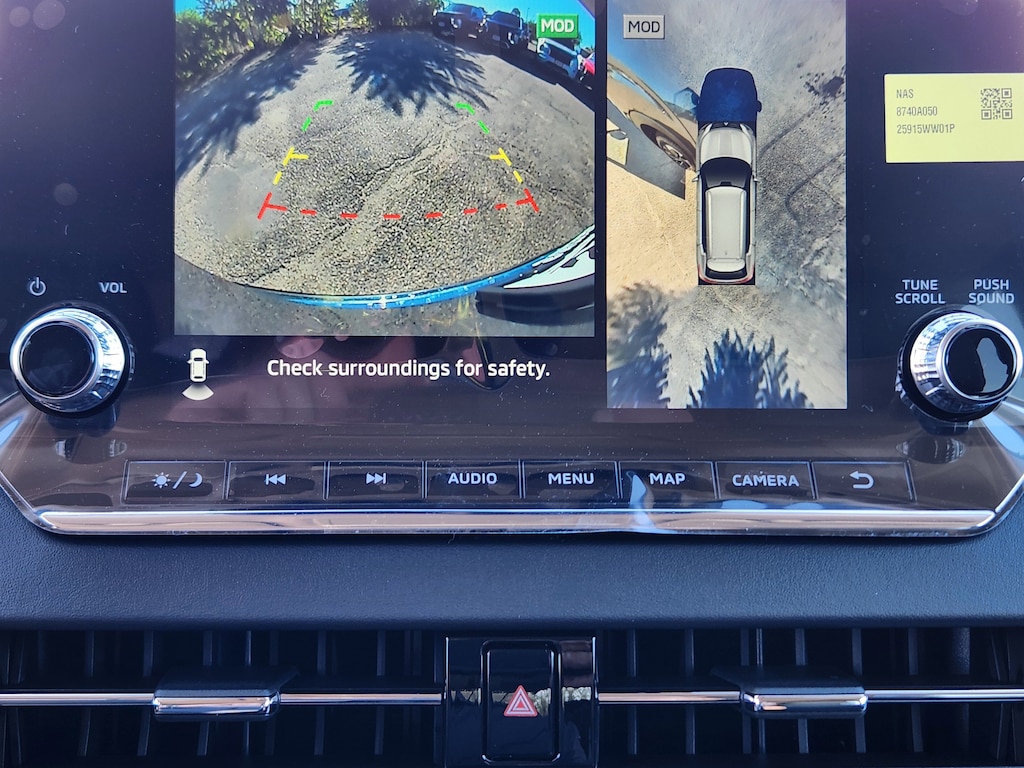The width and height of the screenshot is (1024, 768).
Task: Push the power/volume knob
Action: point(70,359)
